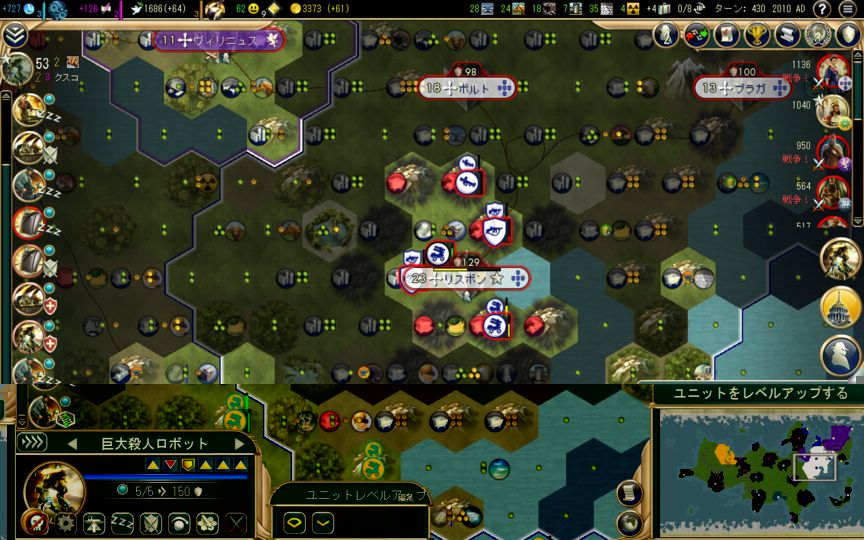The image size is (864, 540).
Task: Open the victory progress trophy screen
Action: point(757,36)
